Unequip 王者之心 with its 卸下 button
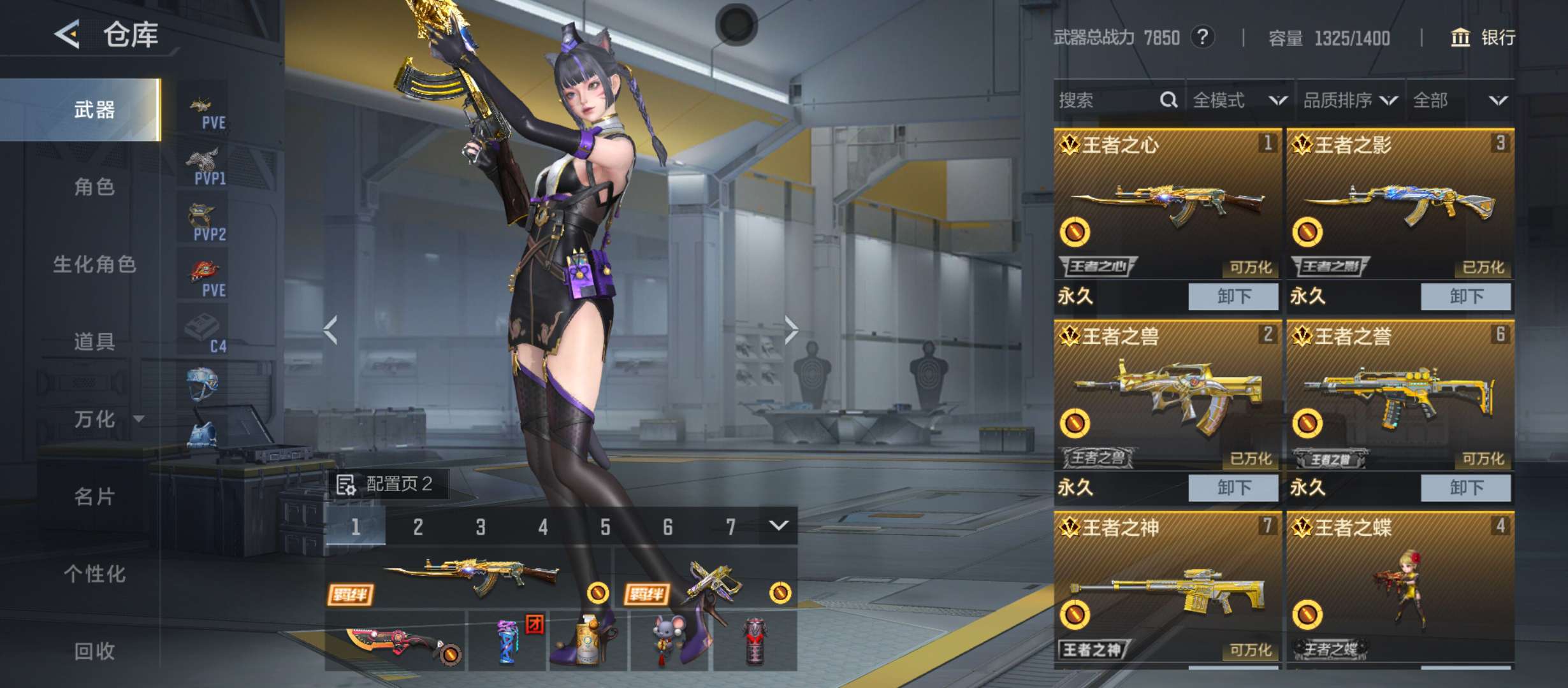The image size is (1568, 688). [1233, 297]
